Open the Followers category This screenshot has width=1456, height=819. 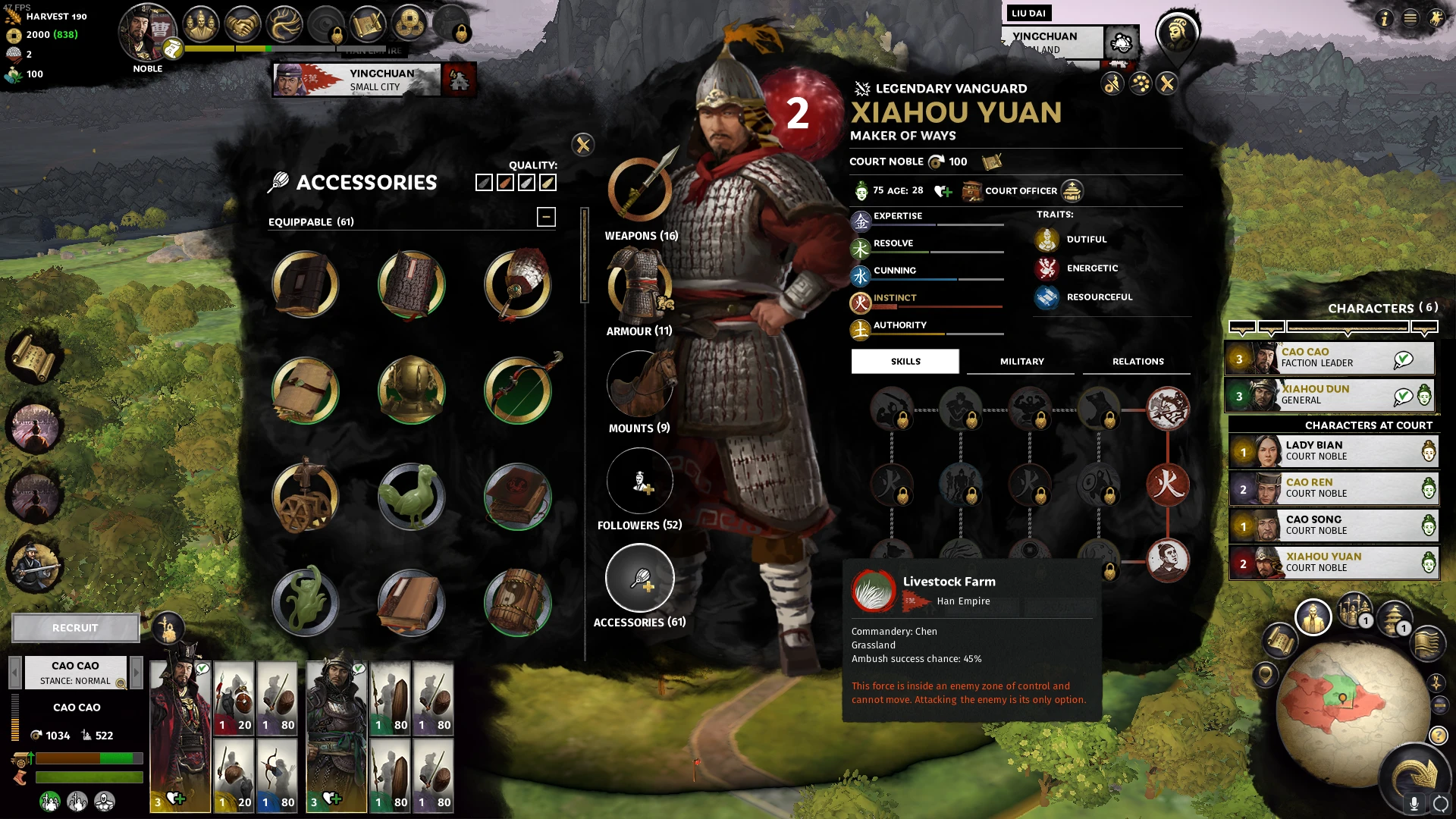pyautogui.click(x=639, y=481)
